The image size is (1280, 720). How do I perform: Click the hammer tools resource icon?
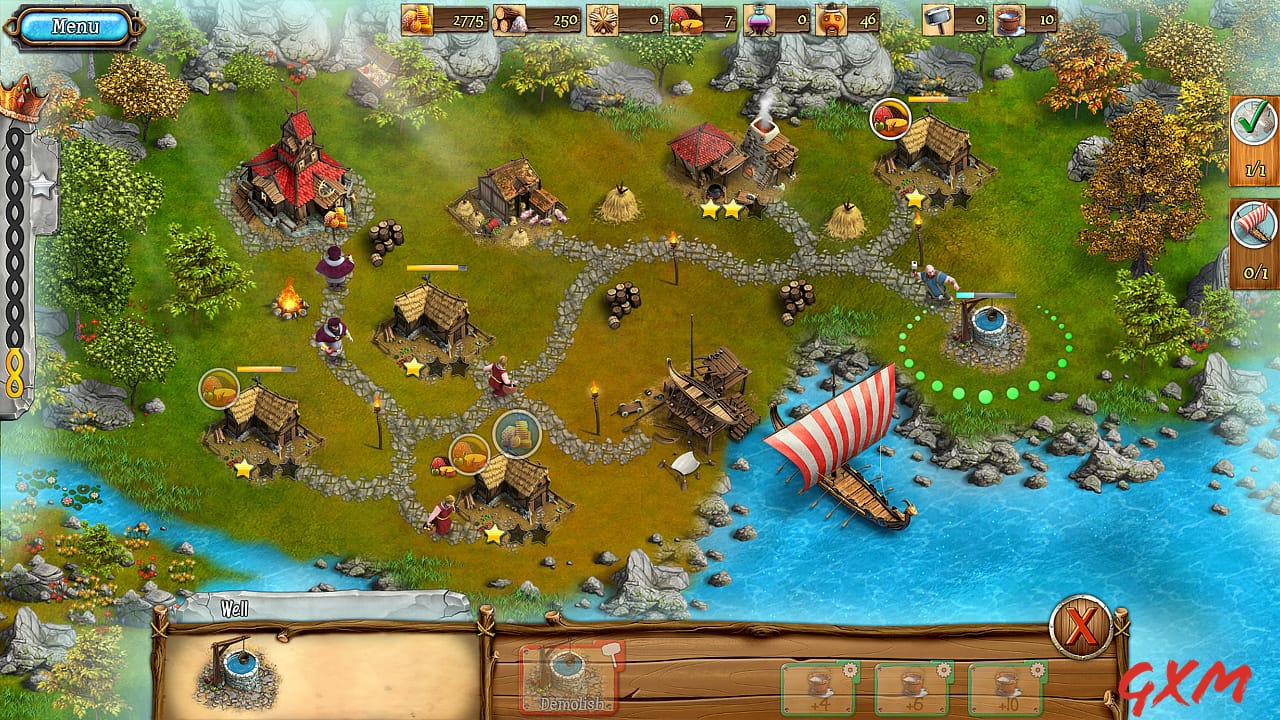click(938, 19)
